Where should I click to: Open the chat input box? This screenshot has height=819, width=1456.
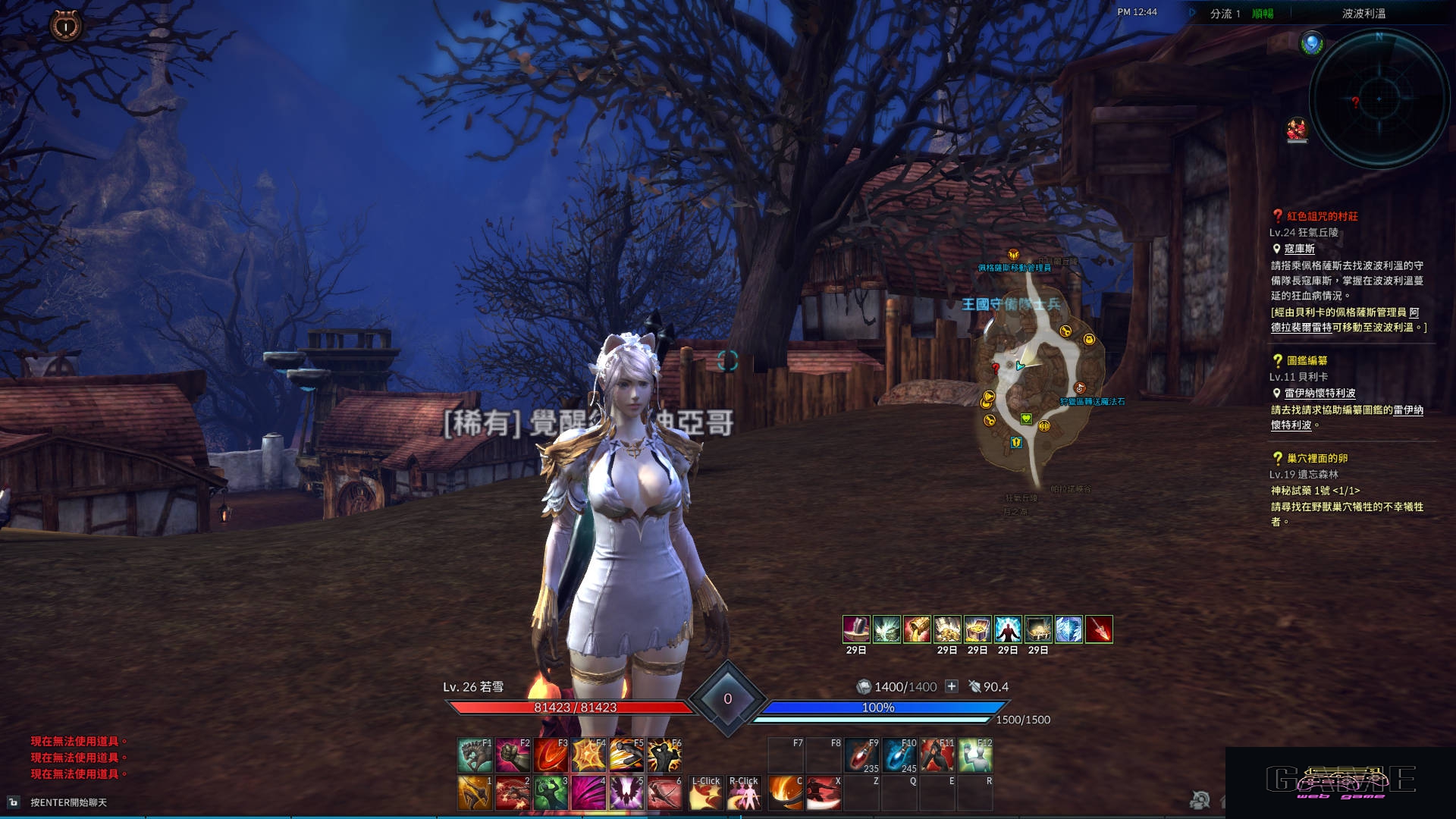tap(68, 802)
